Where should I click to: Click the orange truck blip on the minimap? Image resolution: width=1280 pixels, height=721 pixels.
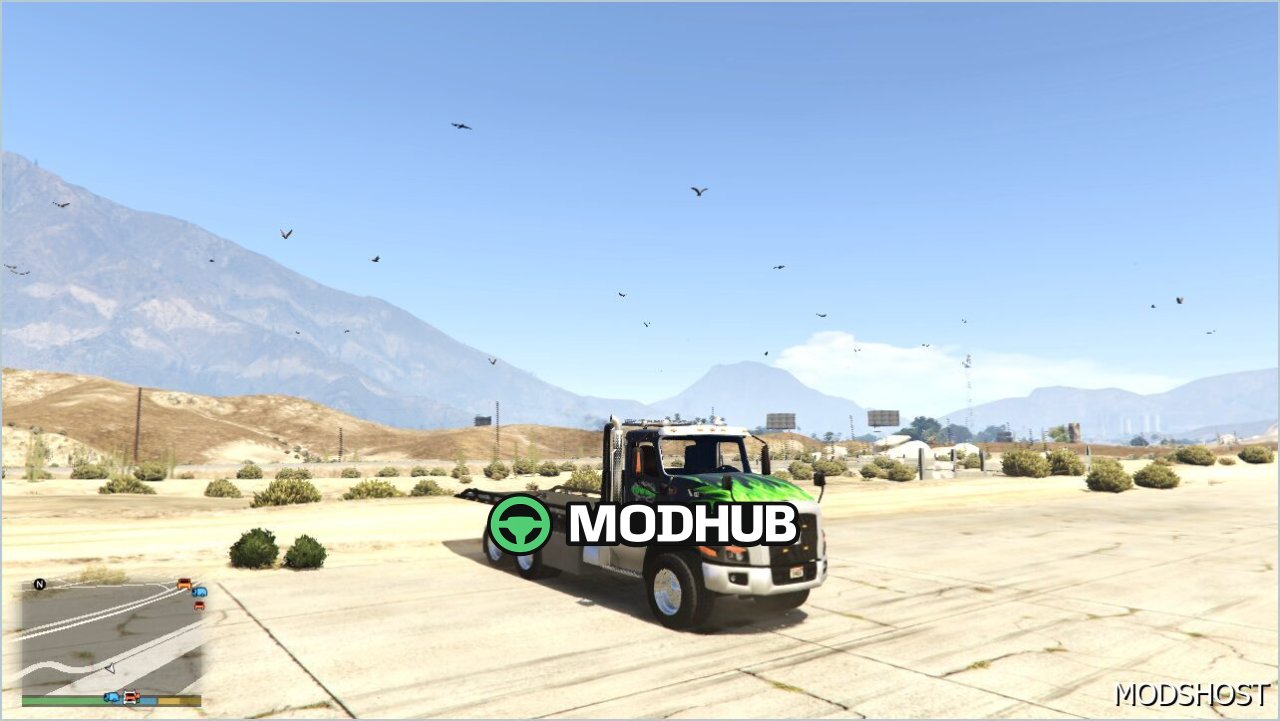pyautogui.click(x=184, y=584)
